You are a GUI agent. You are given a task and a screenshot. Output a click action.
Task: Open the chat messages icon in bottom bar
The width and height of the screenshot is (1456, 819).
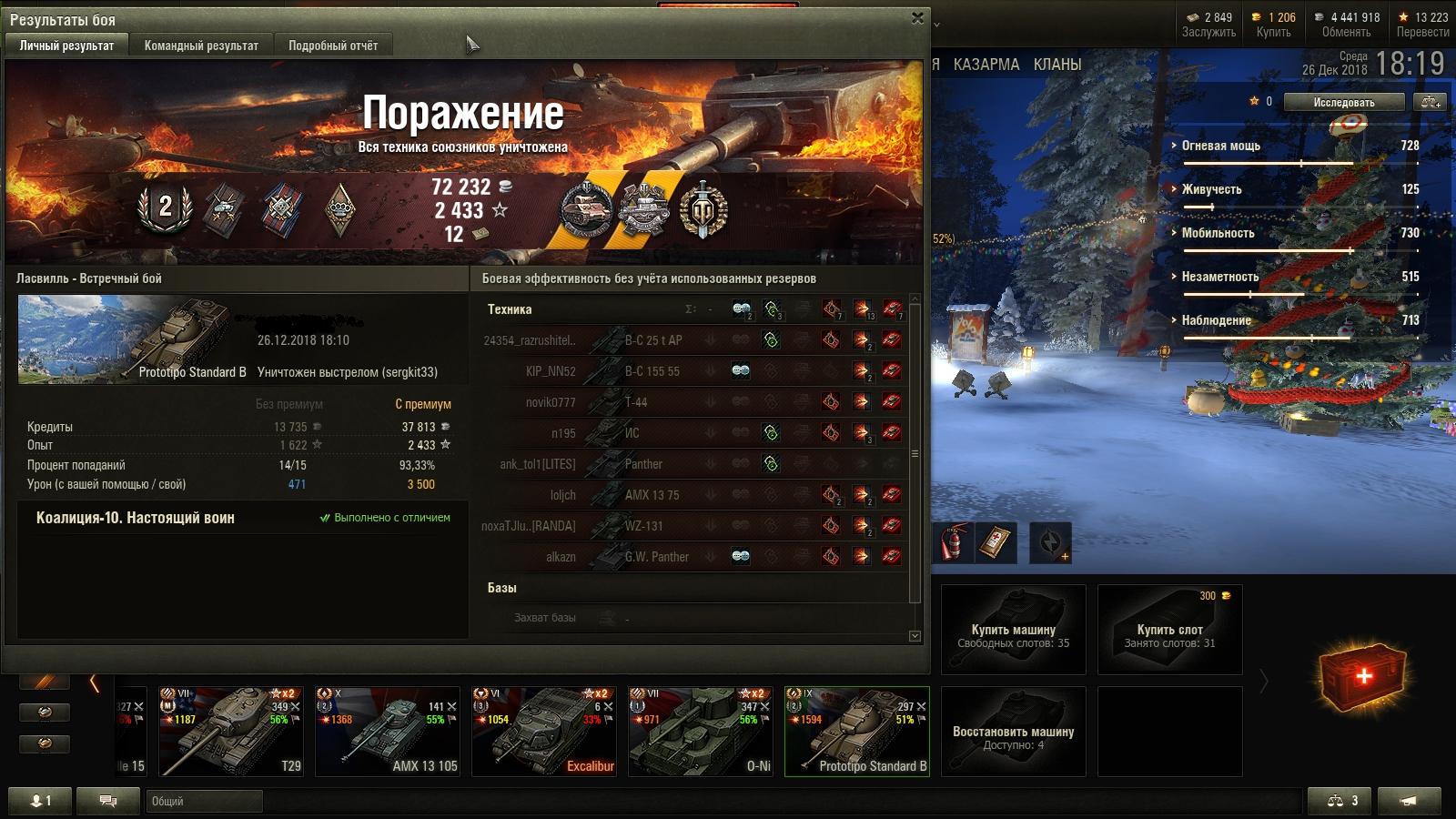(x=106, y=800)
